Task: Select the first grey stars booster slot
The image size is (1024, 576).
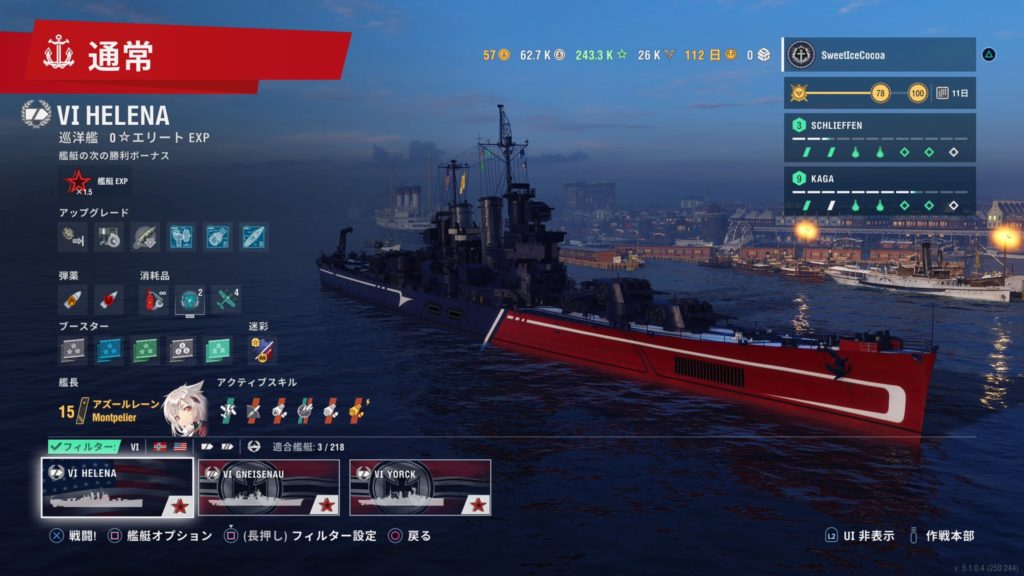Action: [x=73, y=349]
